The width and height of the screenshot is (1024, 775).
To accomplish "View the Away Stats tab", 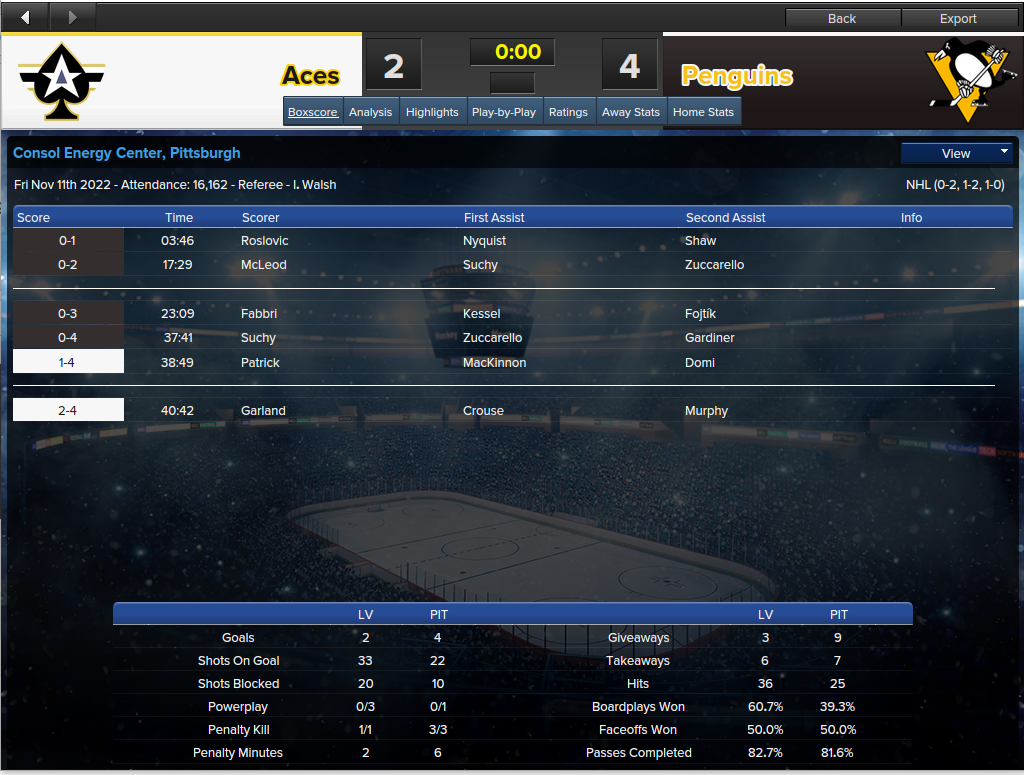I will (x=631, y=112).
